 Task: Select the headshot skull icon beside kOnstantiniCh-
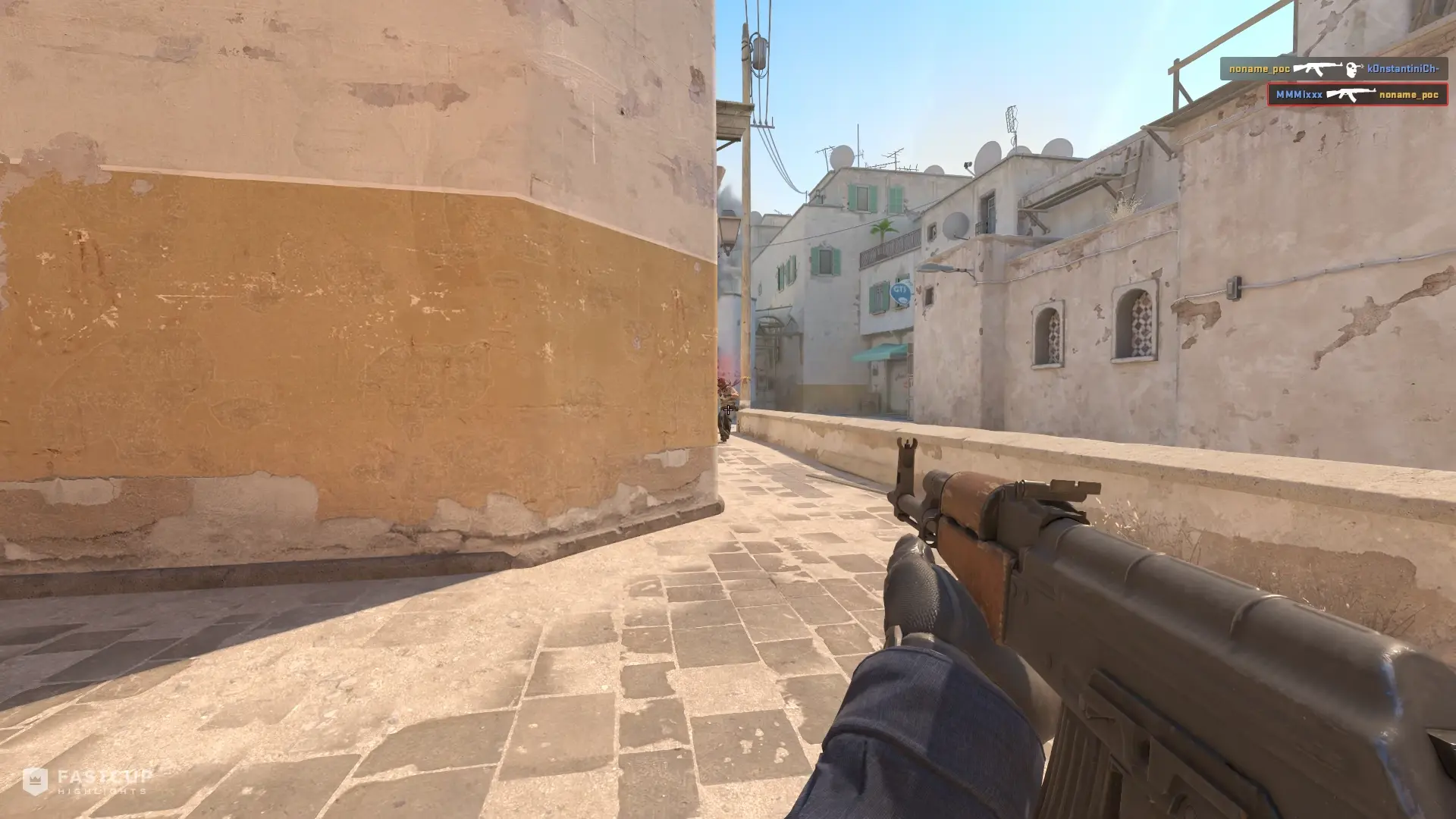pos(1351,70)
